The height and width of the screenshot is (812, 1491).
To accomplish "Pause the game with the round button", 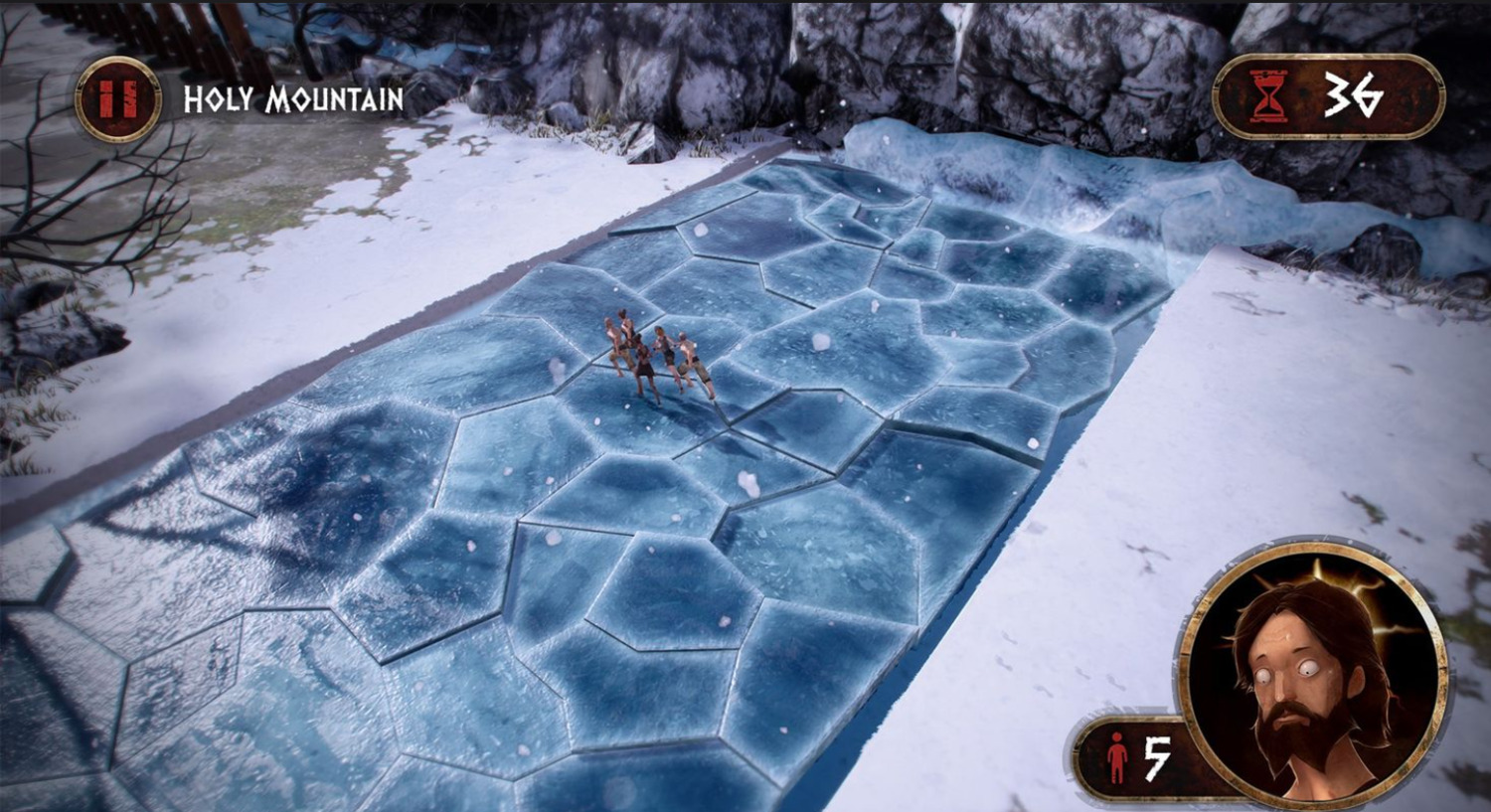I will coord(118,99).
